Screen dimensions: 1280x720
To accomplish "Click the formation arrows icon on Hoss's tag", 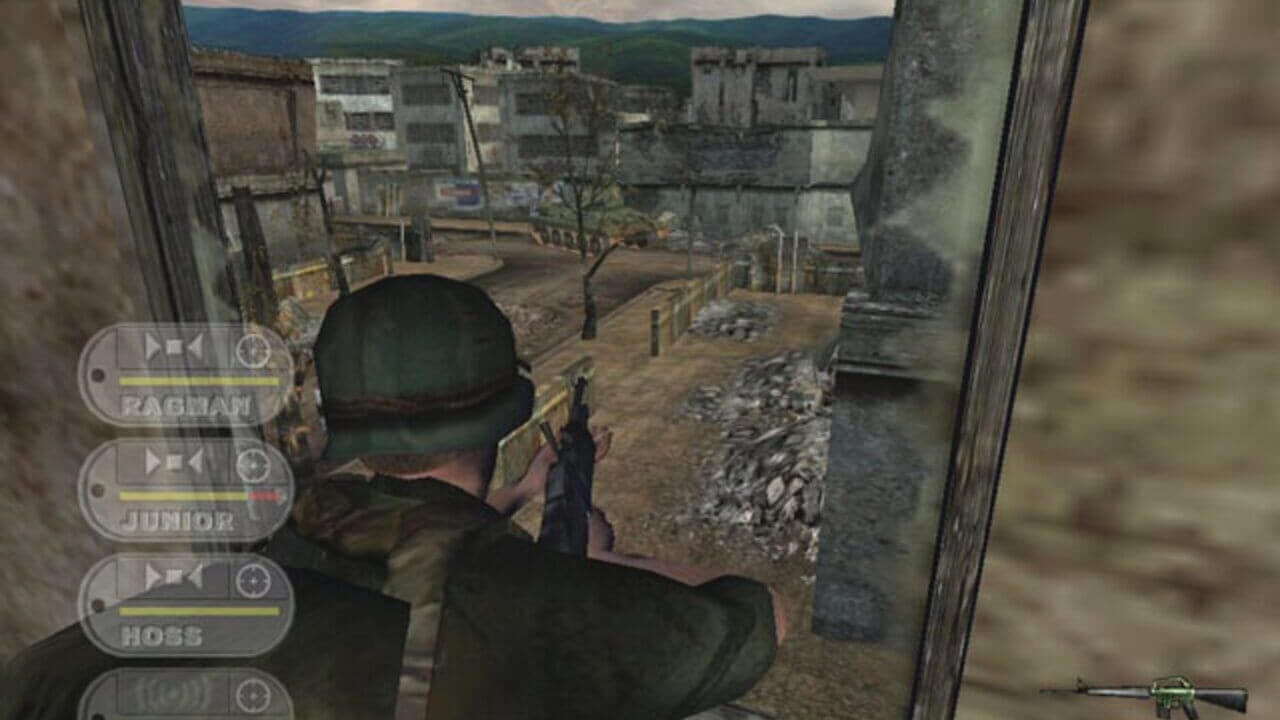I will tap(174, 578).
